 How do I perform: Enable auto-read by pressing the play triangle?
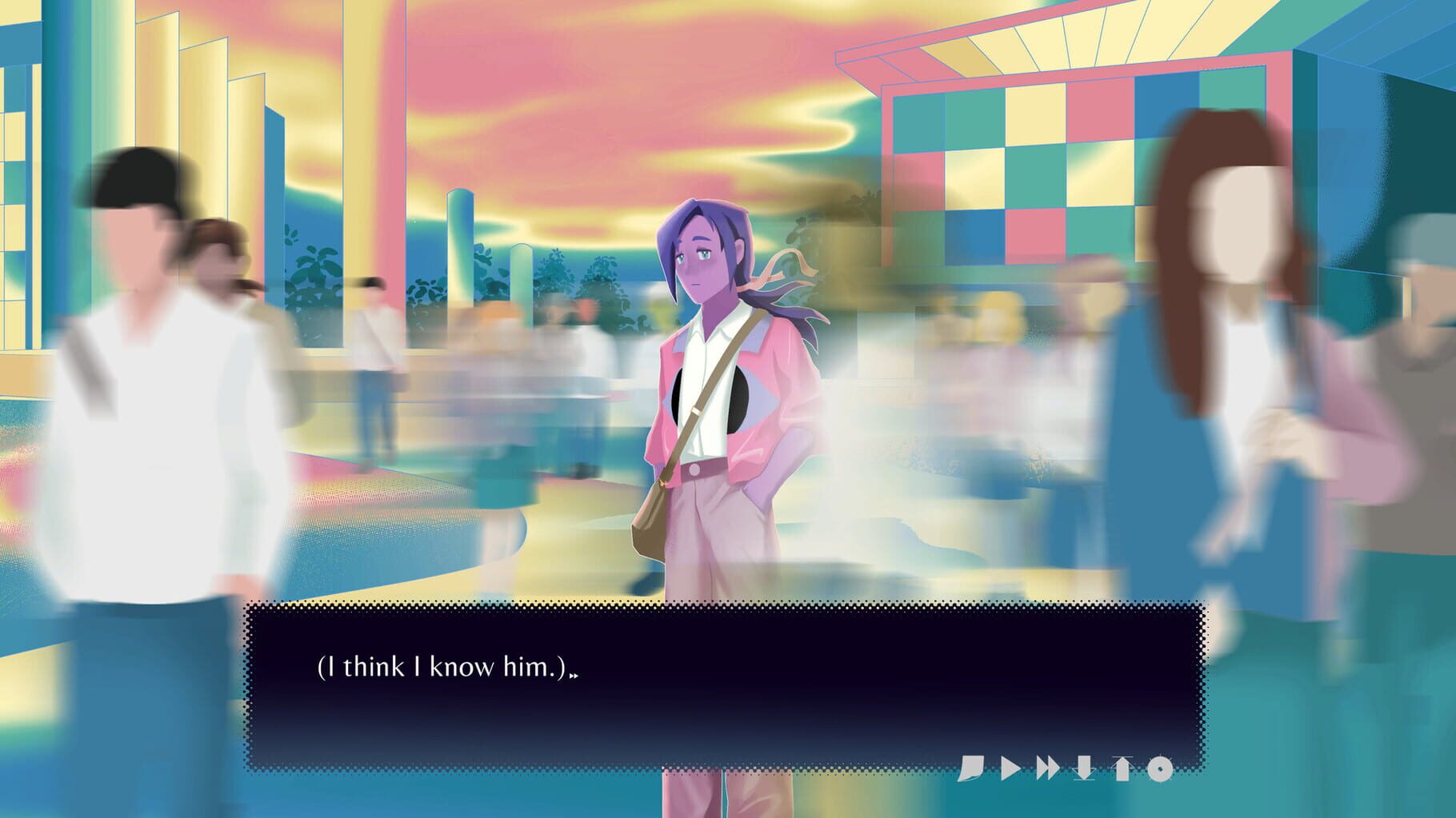pos(1011,768)
